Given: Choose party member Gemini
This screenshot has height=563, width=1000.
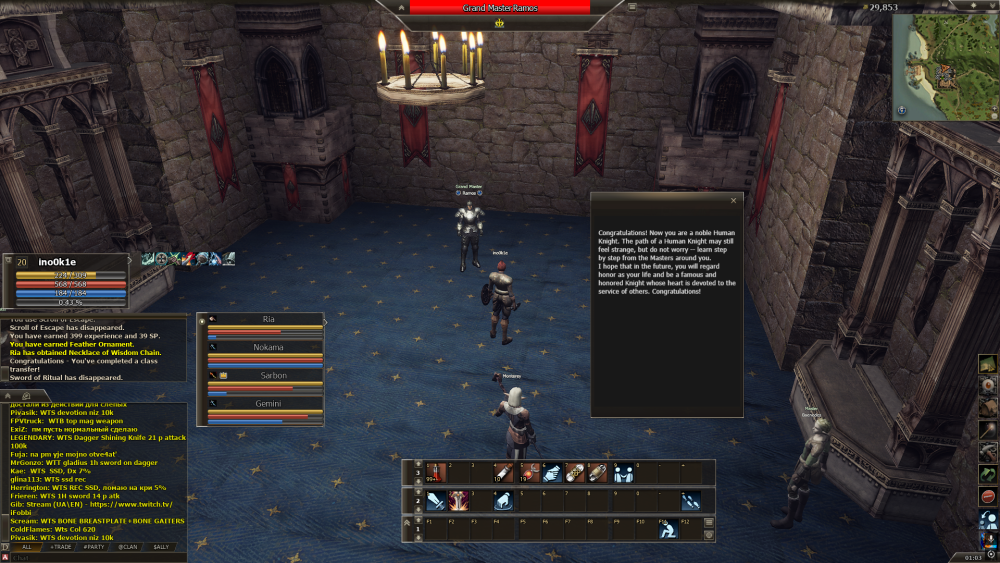Looking at the screenshot, I should (x=268, y=404).
